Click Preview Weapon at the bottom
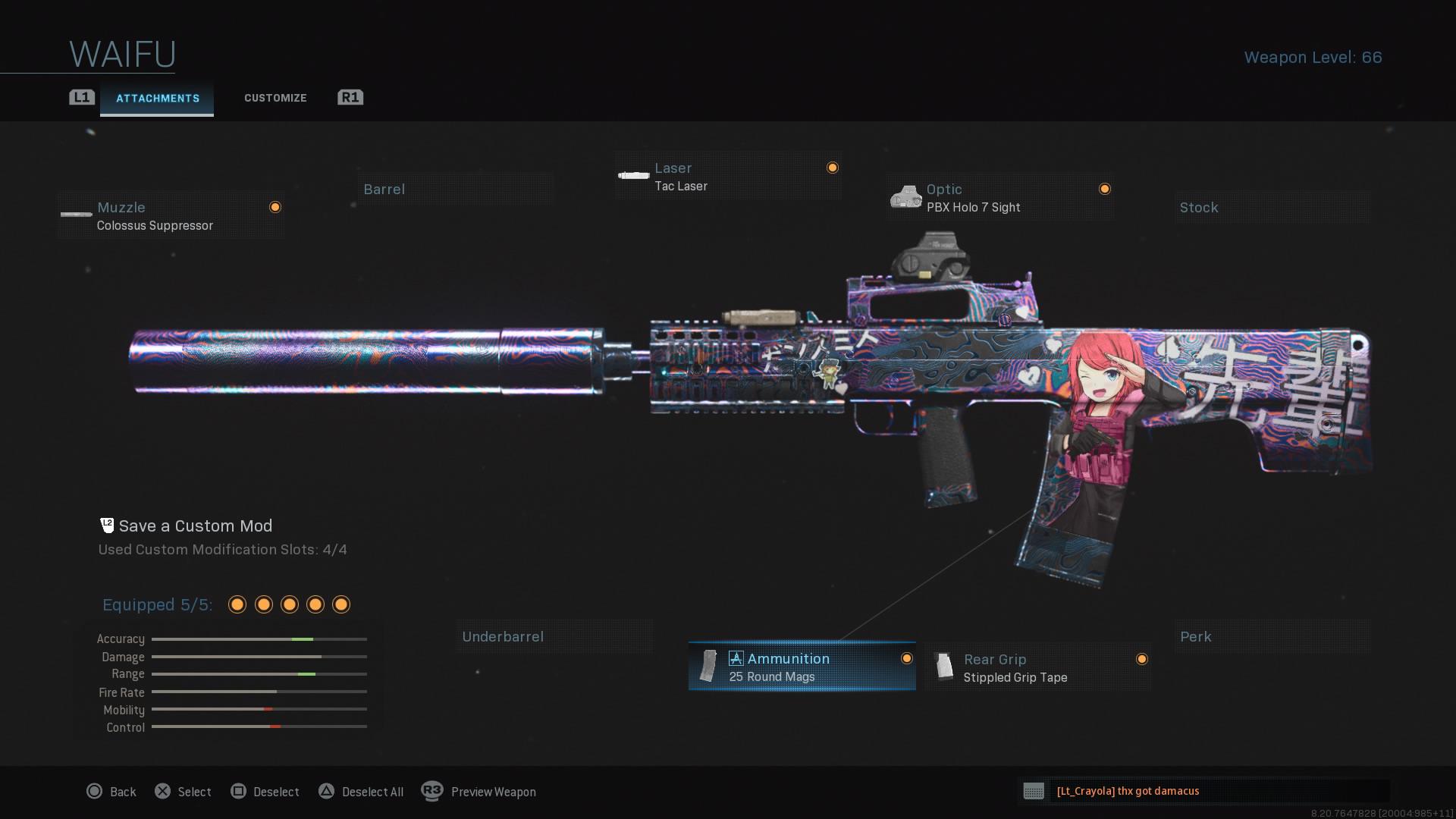The height and width of the screenshot is (819, 1456). click(493, 792)
